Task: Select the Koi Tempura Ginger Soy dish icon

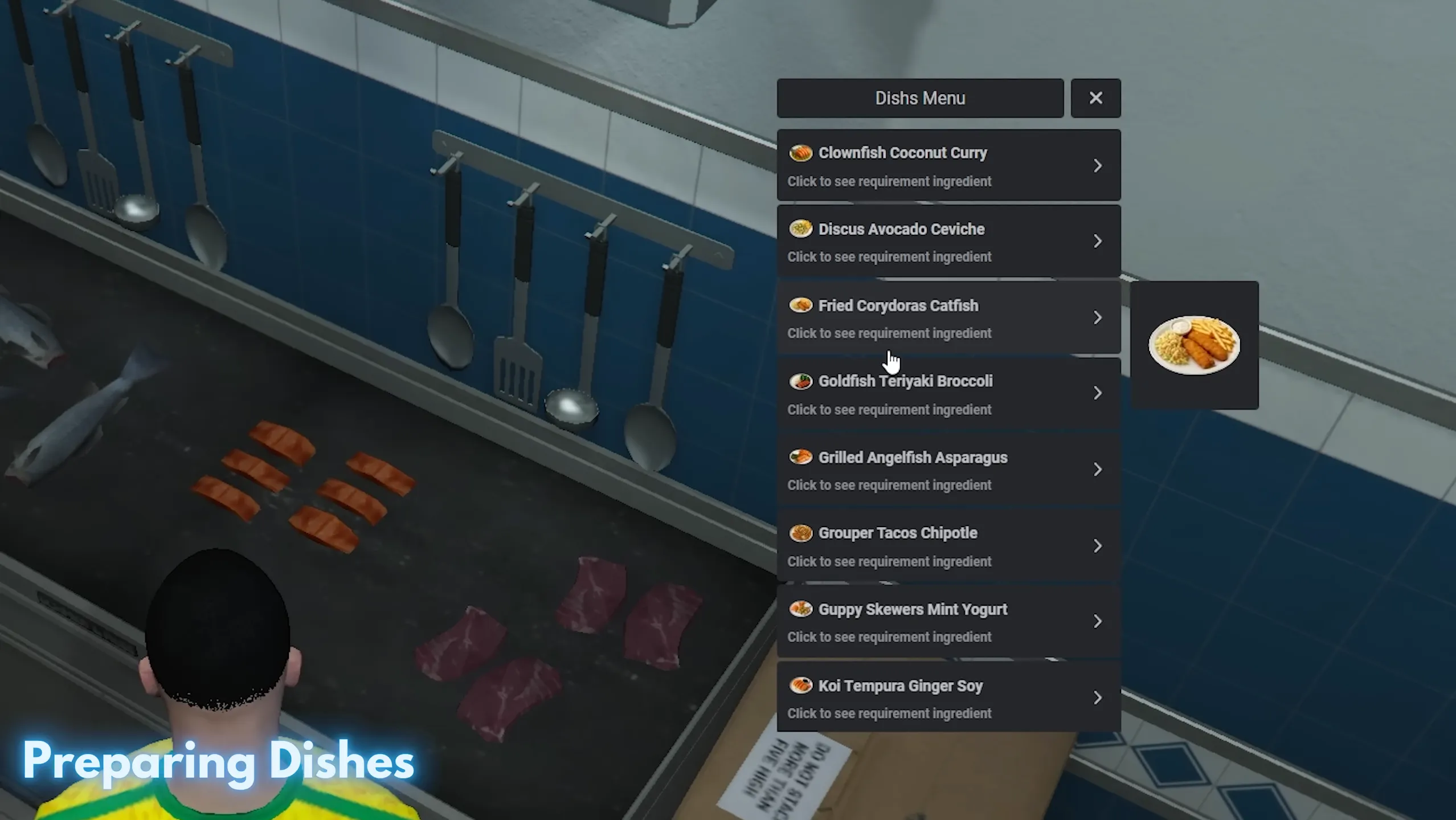Action: pyautogui.click(x=801, y=685)
